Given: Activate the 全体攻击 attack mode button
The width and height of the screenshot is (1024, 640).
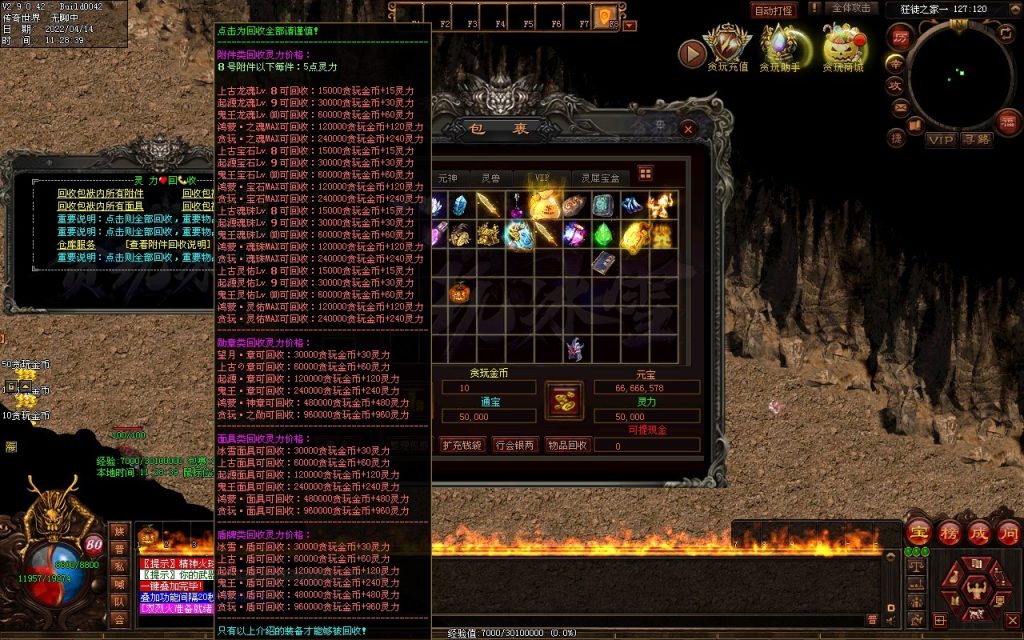Looking at the screenshot, I should [x=852, y=9].
